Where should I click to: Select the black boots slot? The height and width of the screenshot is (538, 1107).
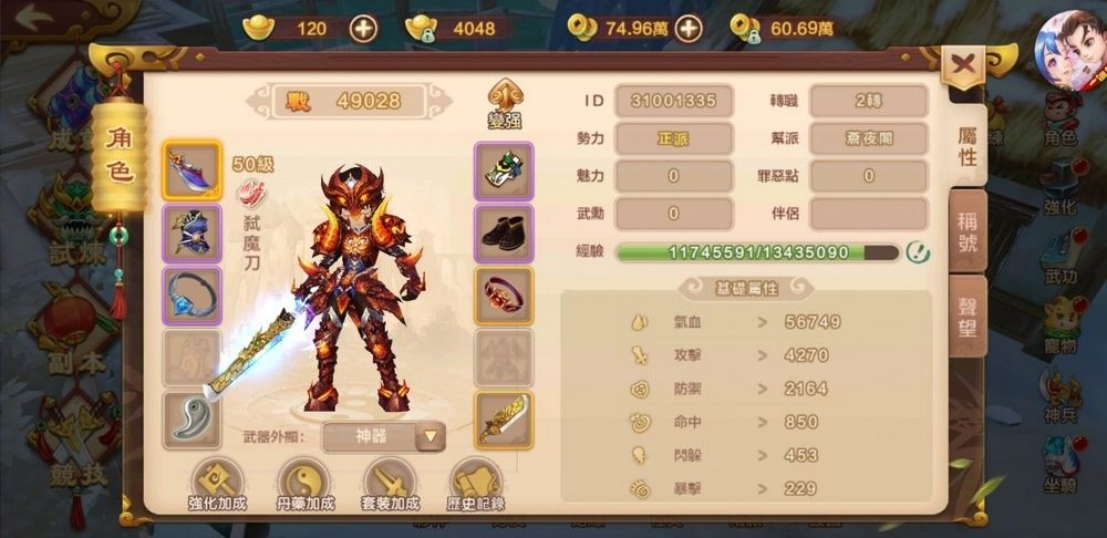pyautogui.click(x=503, y=234)
